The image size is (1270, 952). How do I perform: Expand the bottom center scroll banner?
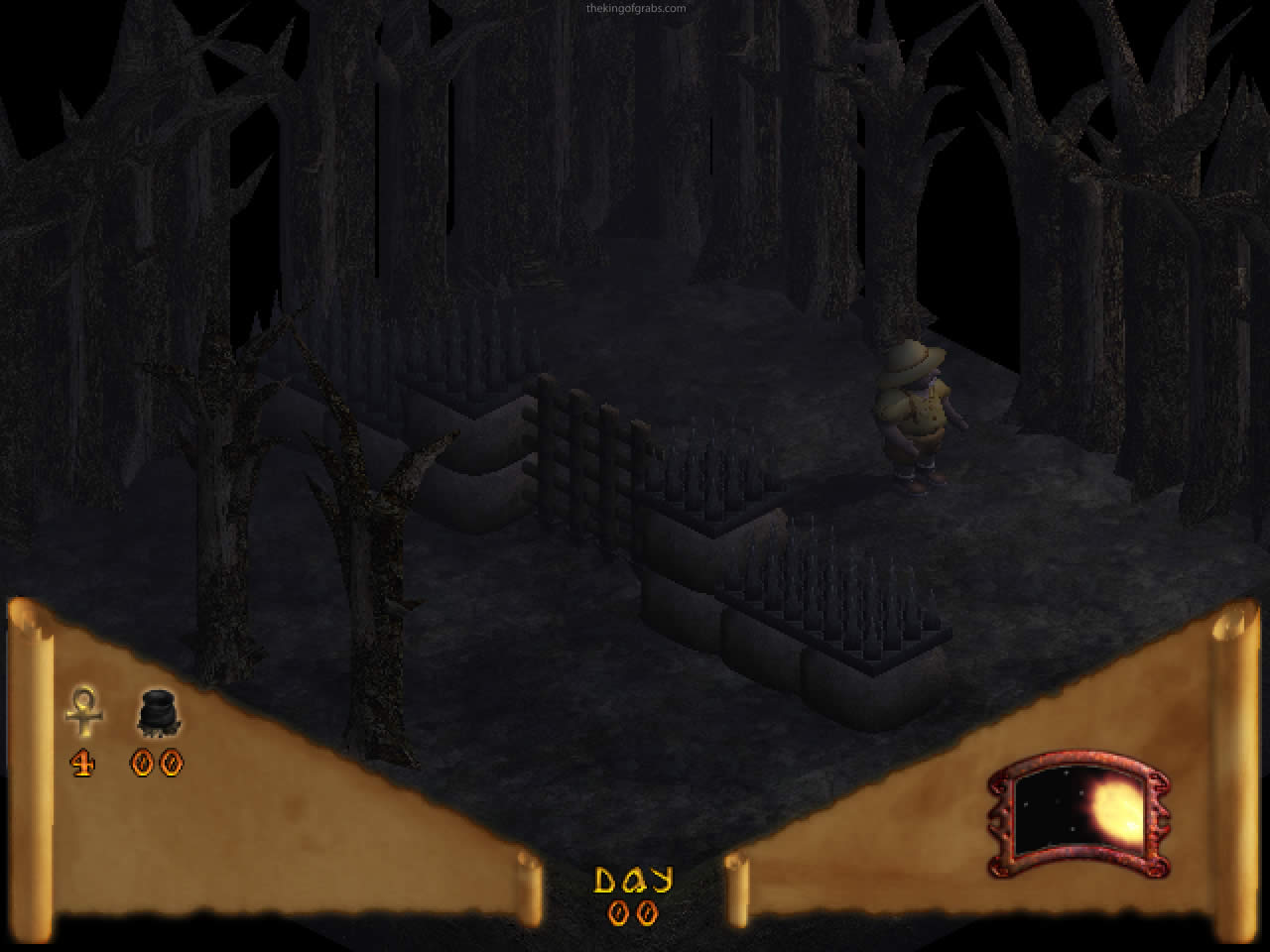pos(635,892)
